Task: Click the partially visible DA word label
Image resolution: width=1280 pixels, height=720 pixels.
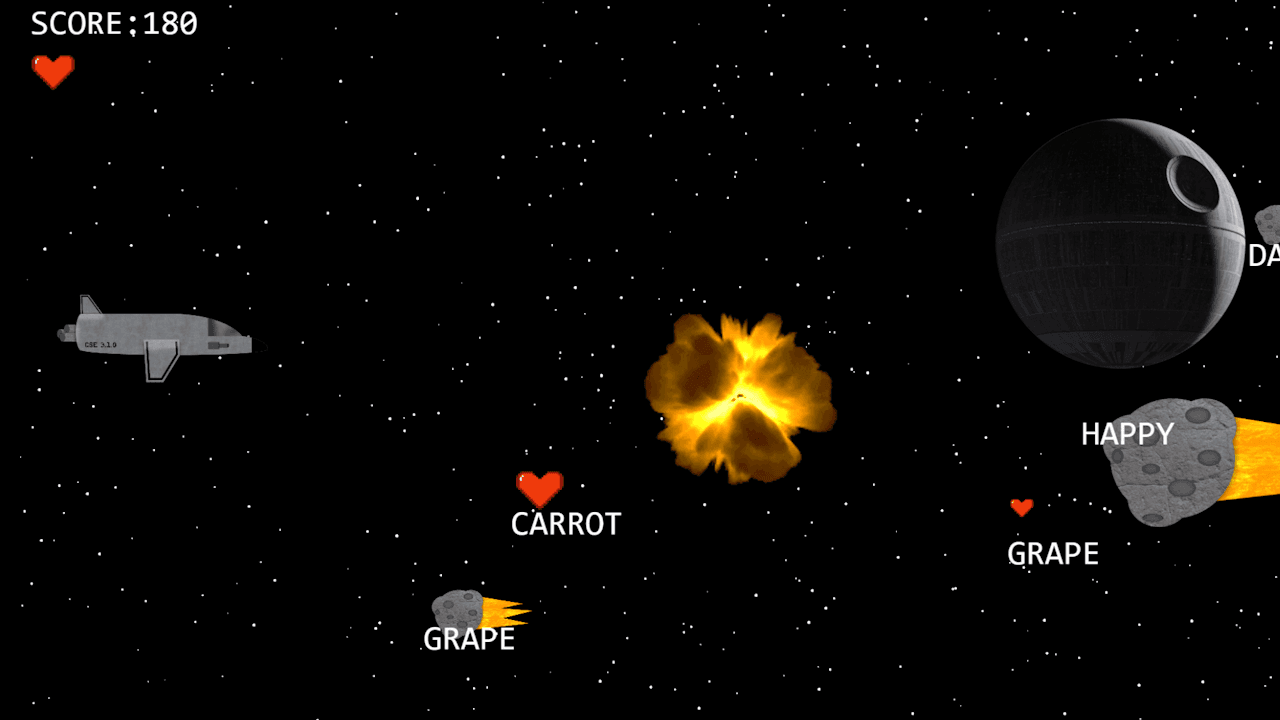Action: pos(1264,255)
